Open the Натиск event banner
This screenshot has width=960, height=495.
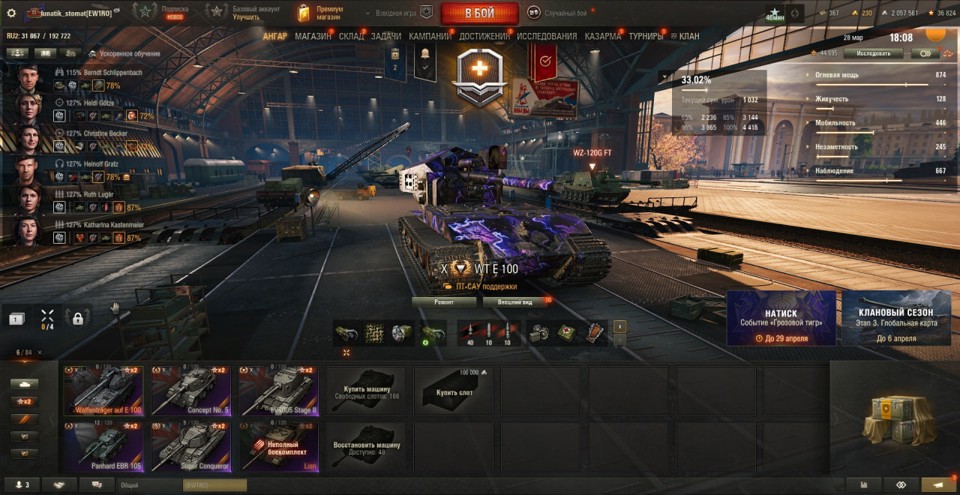pos(781,318)
